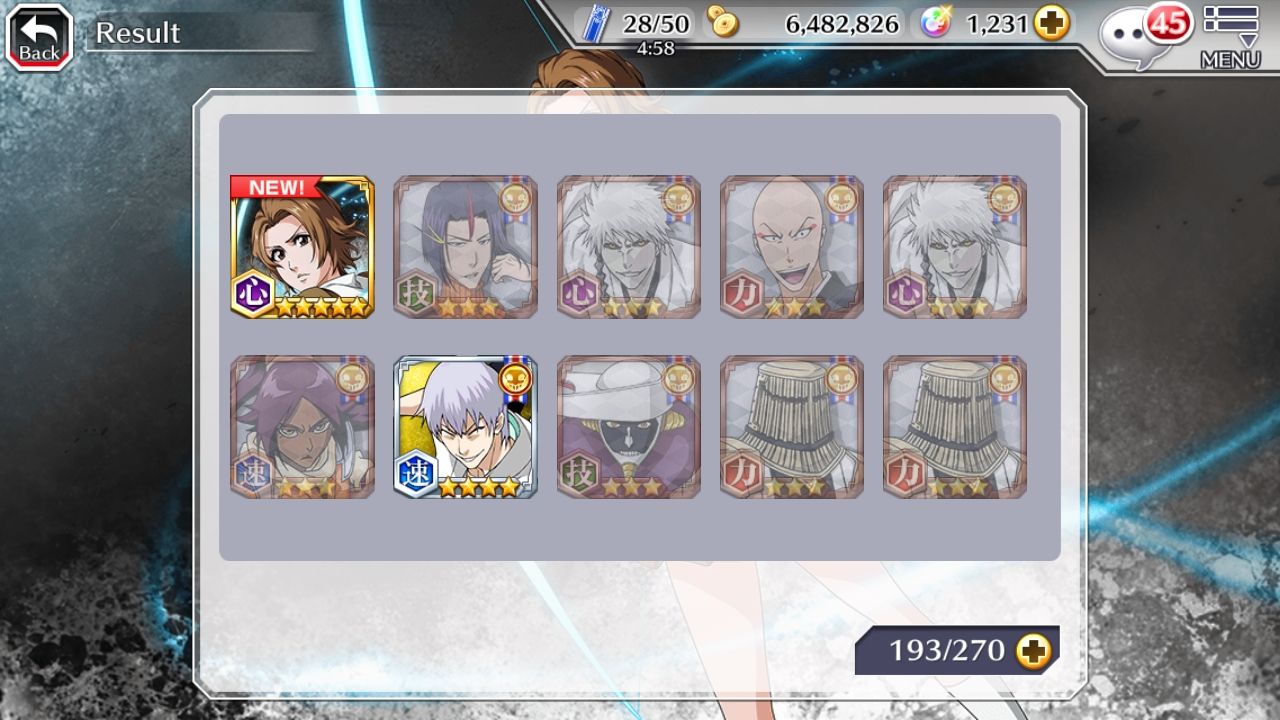
Task: Open the MENU dropdown
Action: (1230, 38)
